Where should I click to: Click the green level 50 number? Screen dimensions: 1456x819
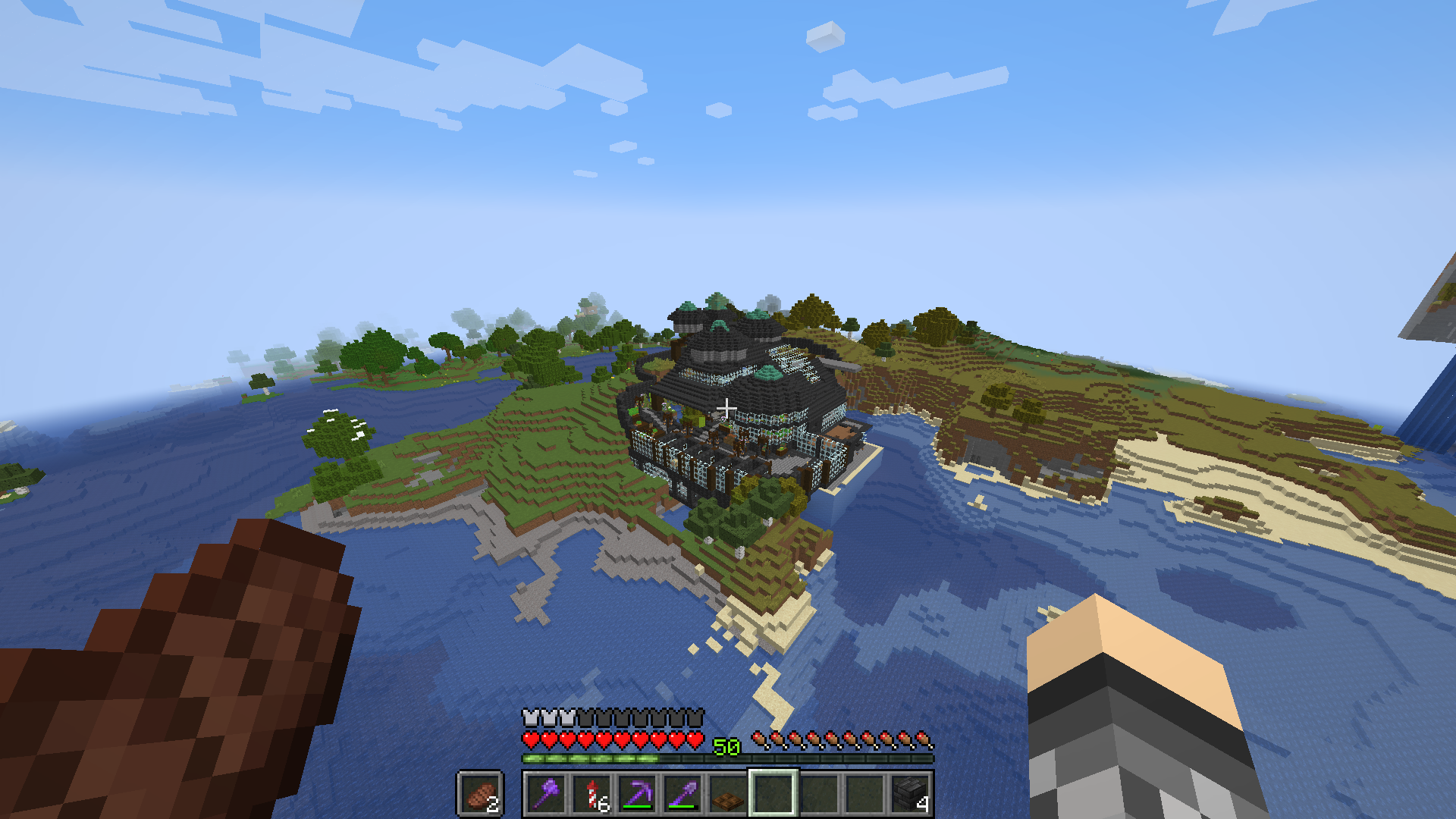[726, 745]
